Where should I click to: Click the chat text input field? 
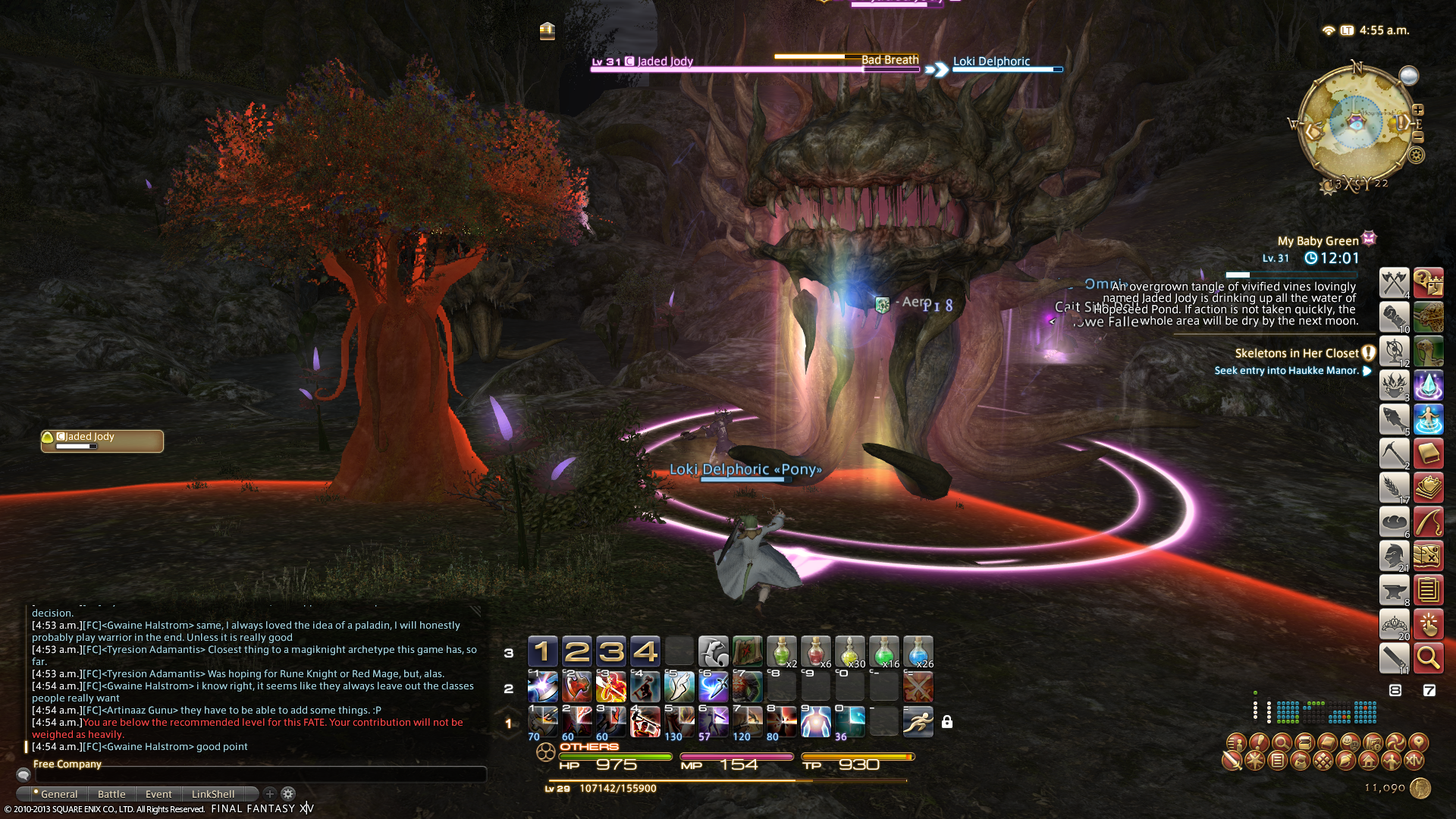(x=260, y=775)
